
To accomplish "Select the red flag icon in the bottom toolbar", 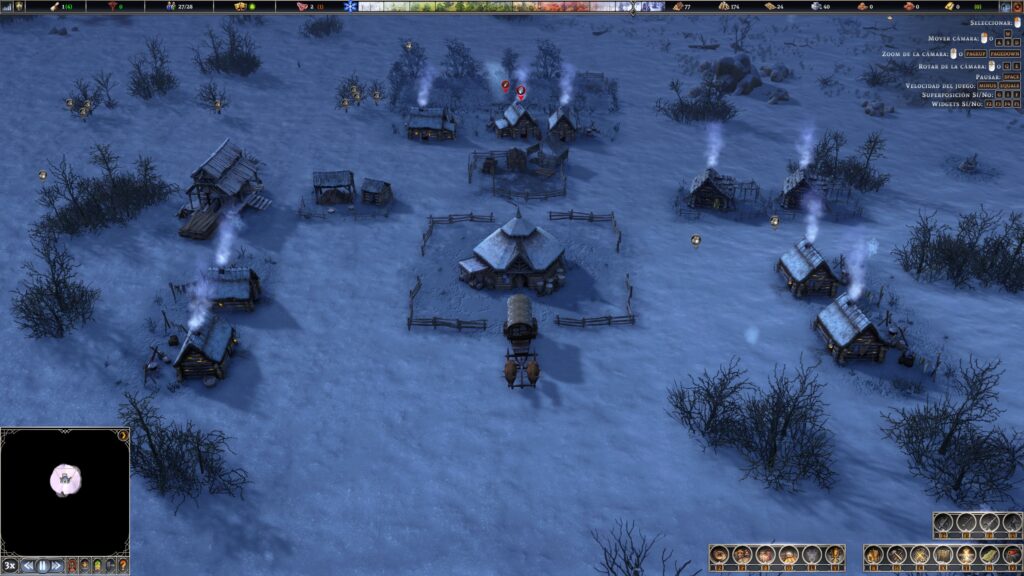I will tap(1012, 554).
